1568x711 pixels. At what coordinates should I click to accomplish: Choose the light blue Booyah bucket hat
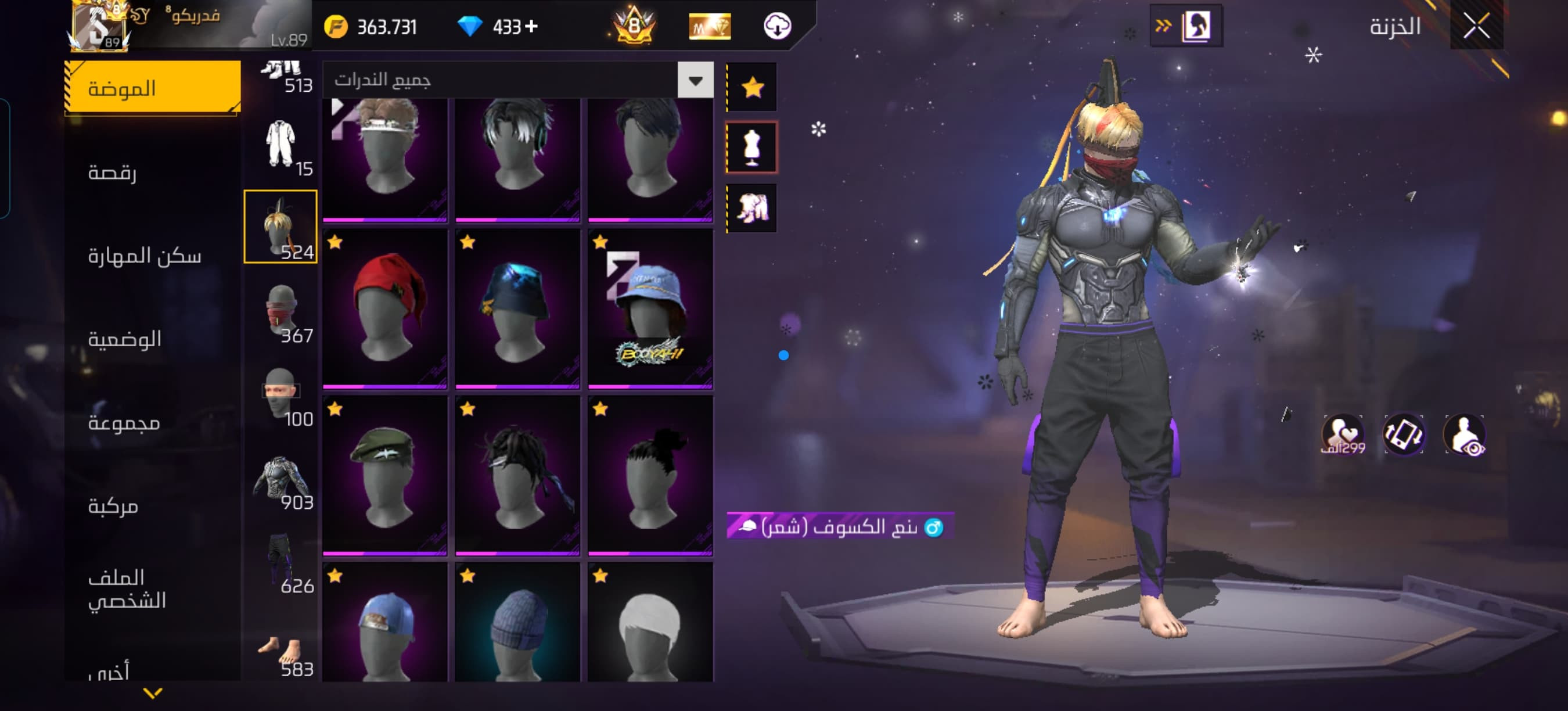(x=650, y=308)
